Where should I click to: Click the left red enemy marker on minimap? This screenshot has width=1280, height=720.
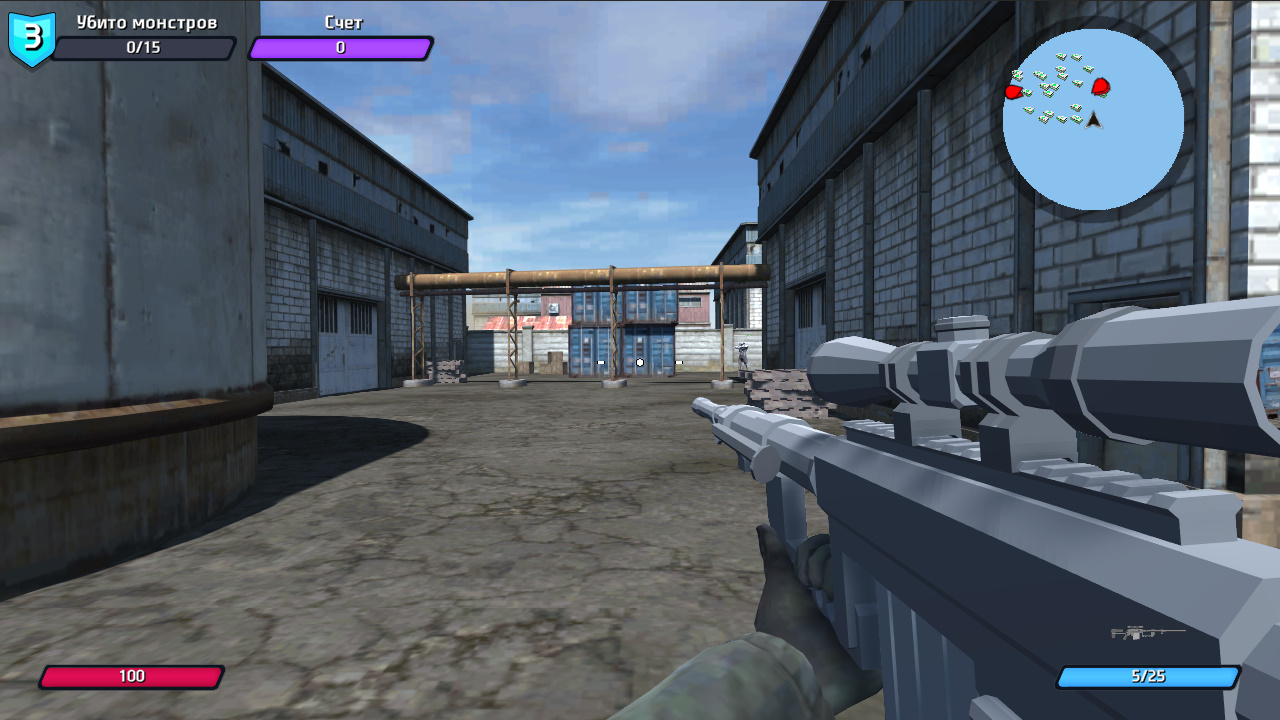point(1014,90)
